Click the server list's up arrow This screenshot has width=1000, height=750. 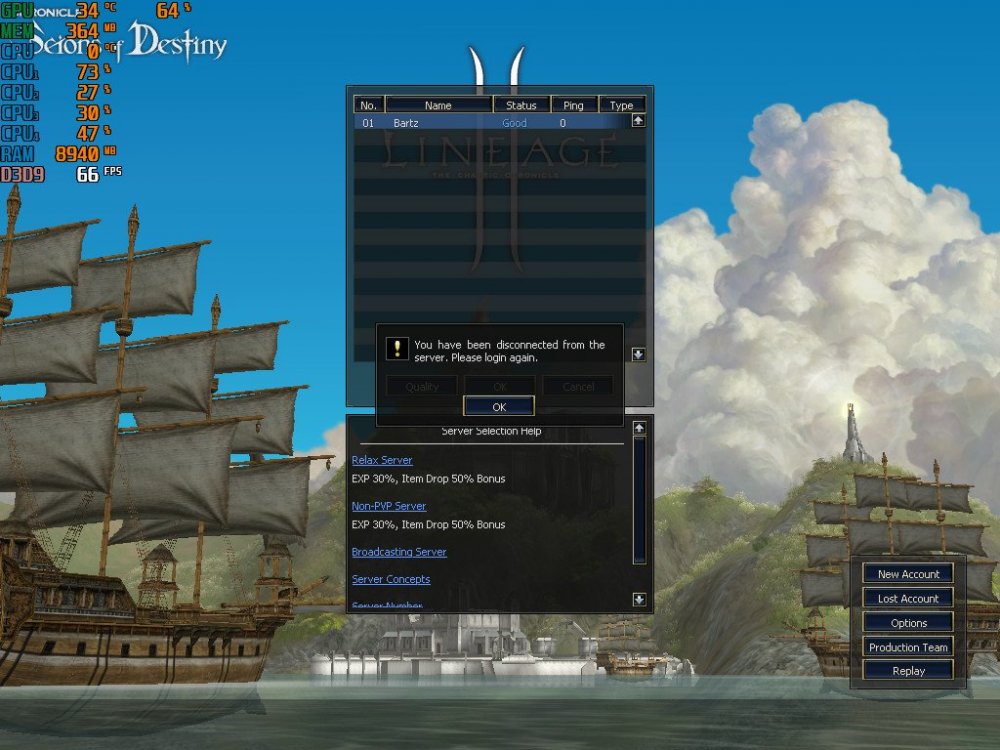coord(639,121)
